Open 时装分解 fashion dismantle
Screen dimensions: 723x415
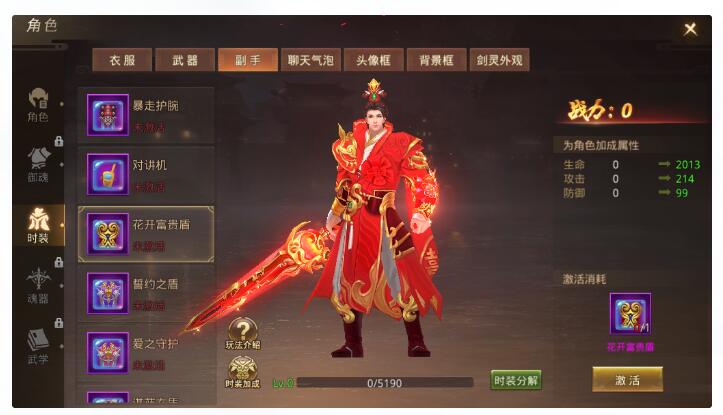[516, 380]
